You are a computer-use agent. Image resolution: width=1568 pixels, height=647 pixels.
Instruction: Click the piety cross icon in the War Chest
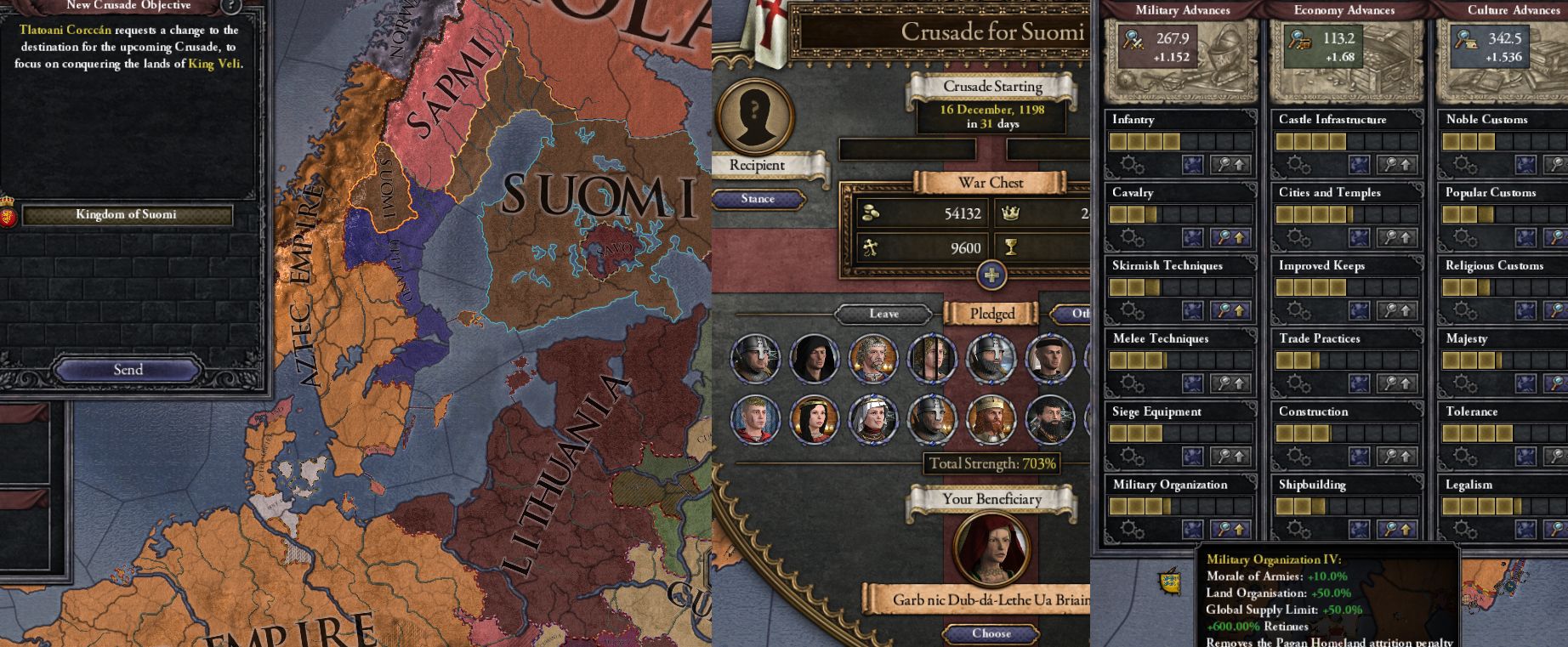click(869, 247)
